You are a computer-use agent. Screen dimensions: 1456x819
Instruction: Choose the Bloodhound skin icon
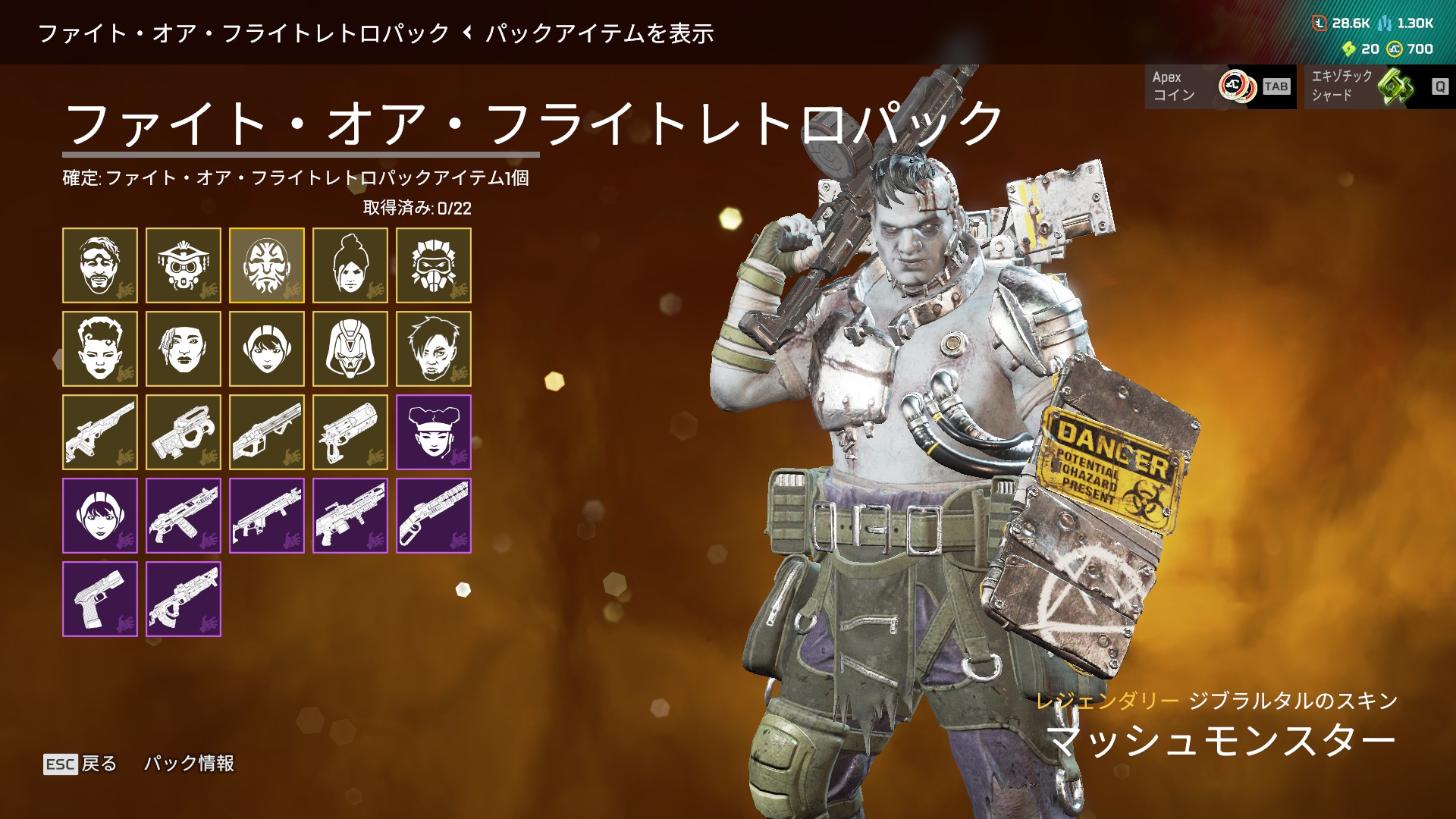click(x=184, y=265)
